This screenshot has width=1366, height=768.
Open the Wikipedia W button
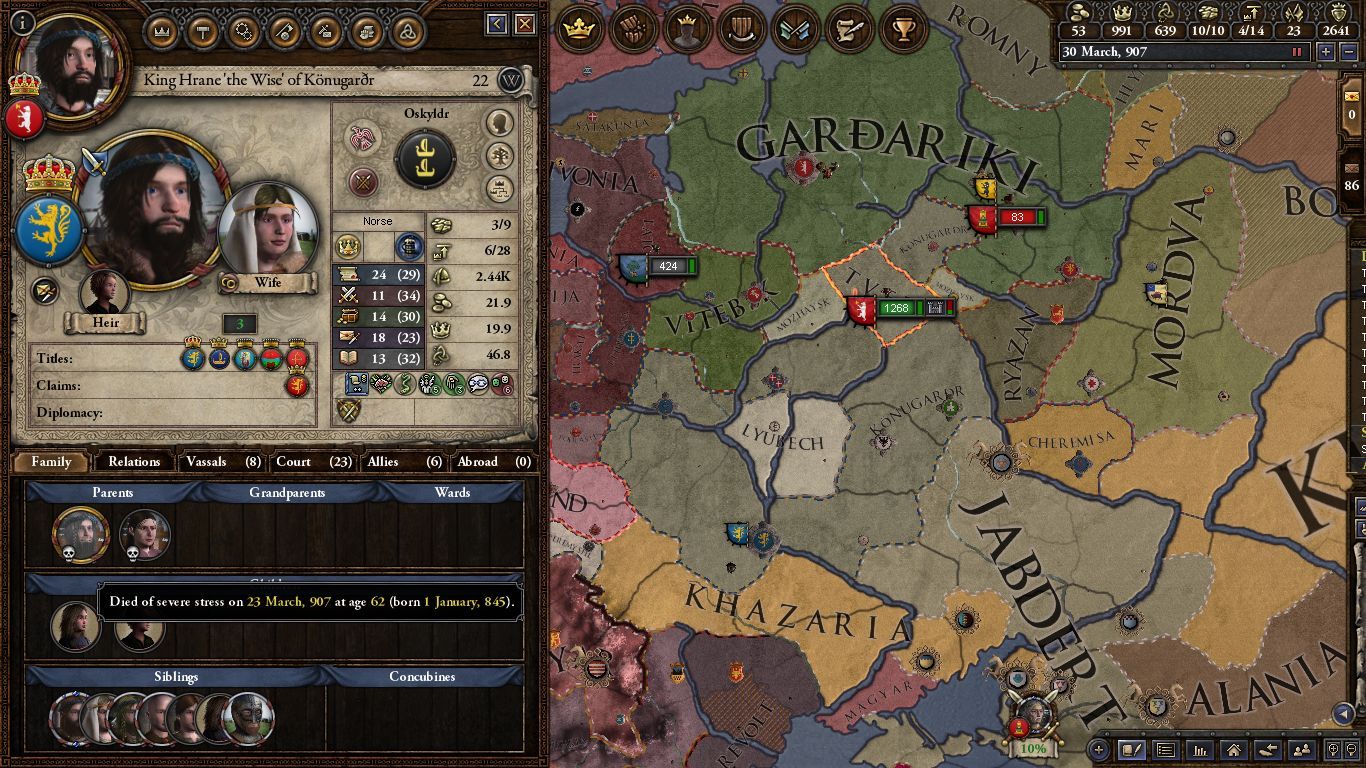[x=511, y=80]
